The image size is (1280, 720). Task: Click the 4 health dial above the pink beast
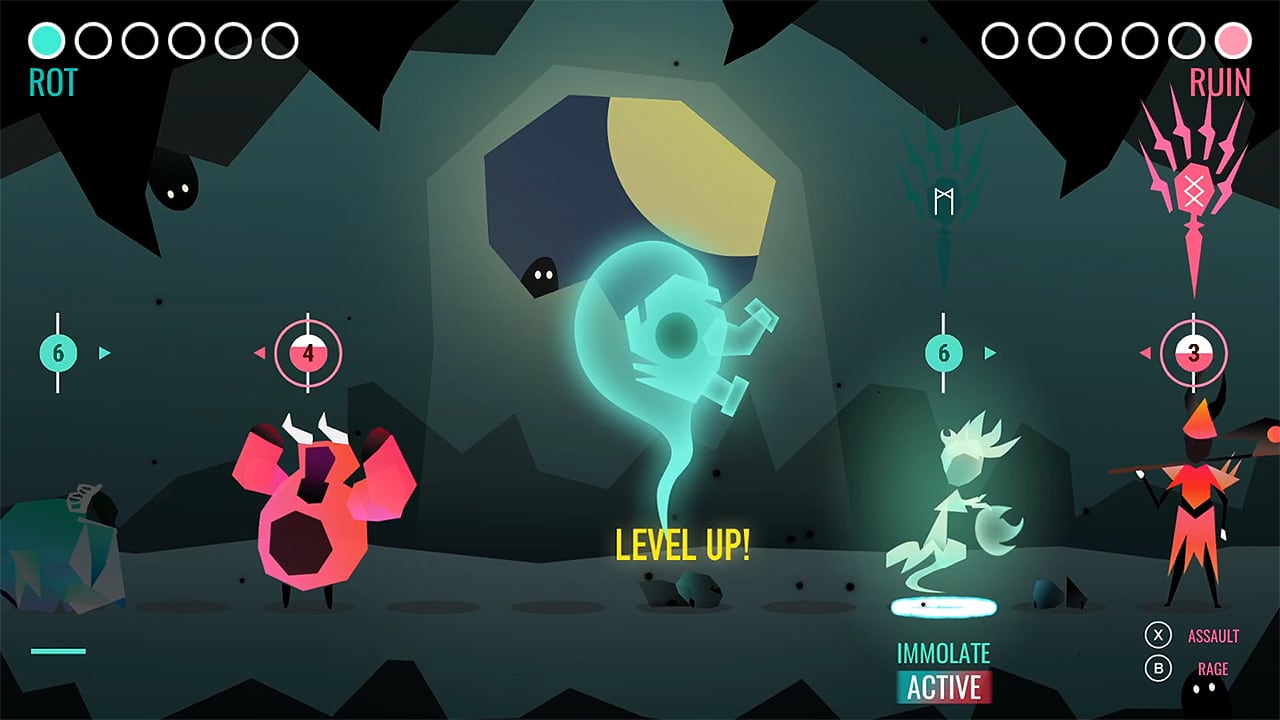coord(310,352)
